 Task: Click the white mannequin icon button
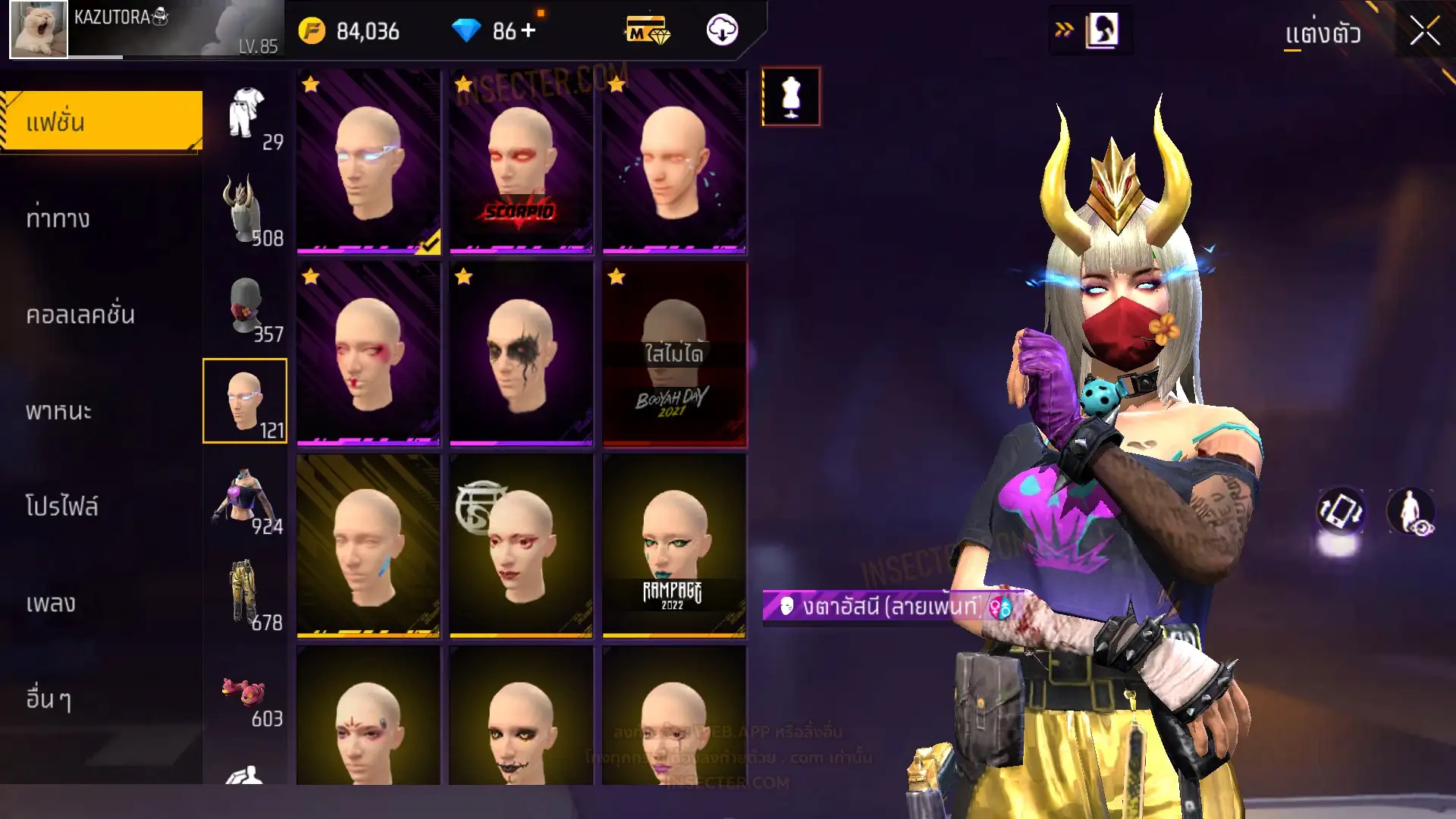(791, 96)
